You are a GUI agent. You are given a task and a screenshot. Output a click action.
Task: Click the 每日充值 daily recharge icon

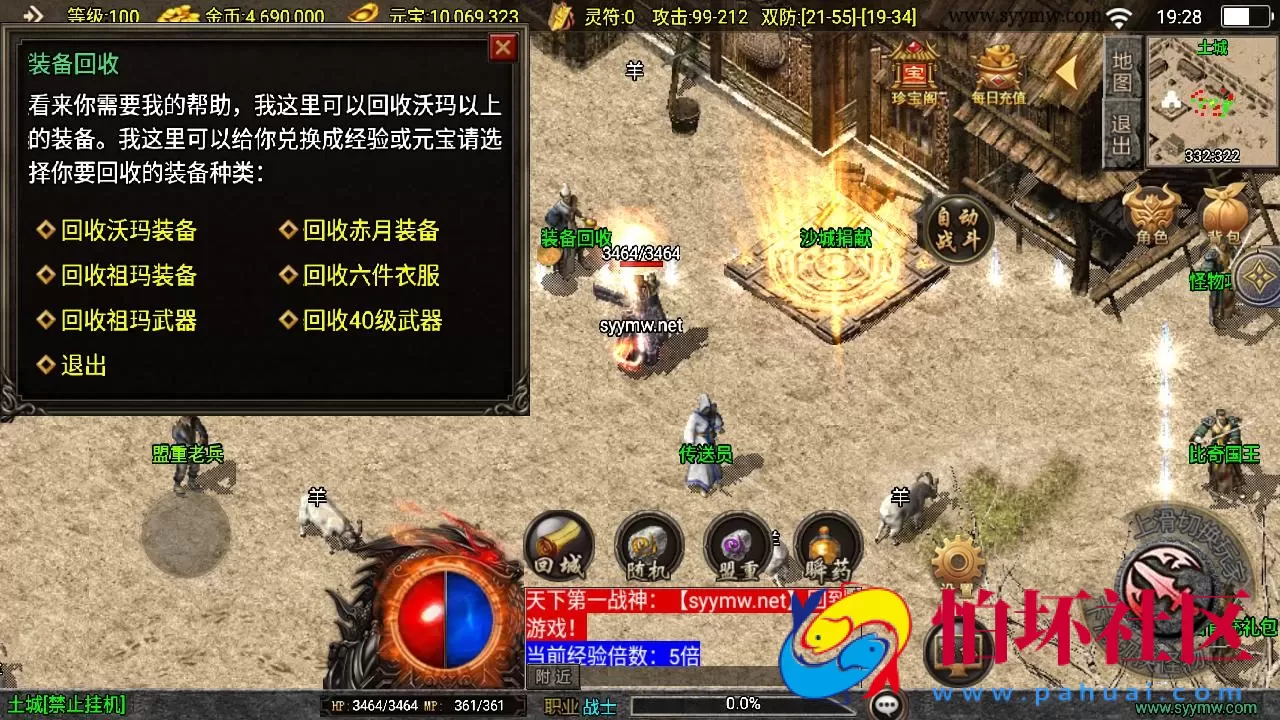997,75
